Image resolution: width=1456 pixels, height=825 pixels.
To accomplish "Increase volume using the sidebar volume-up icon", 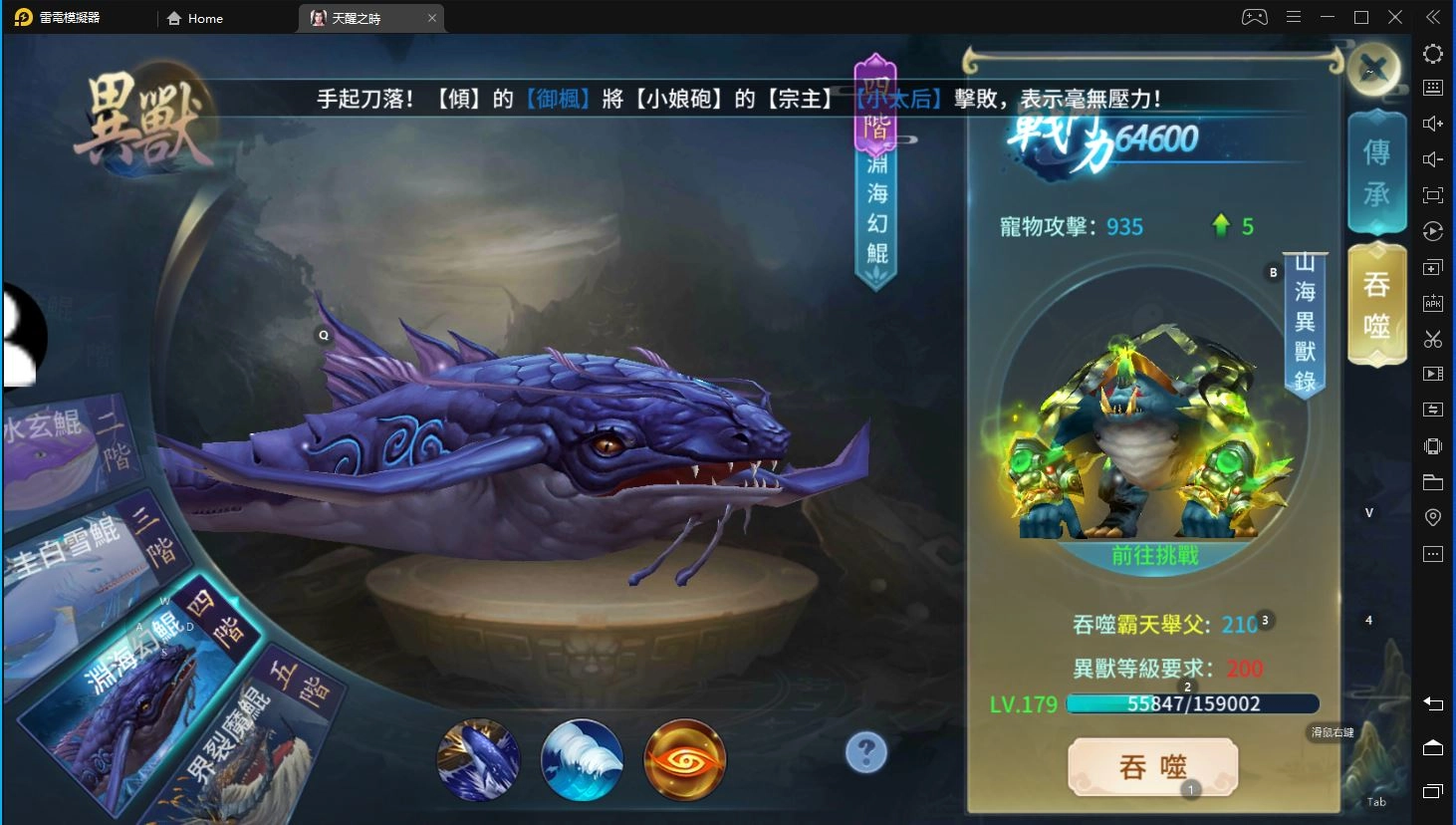I will (x=1432, y=123).
